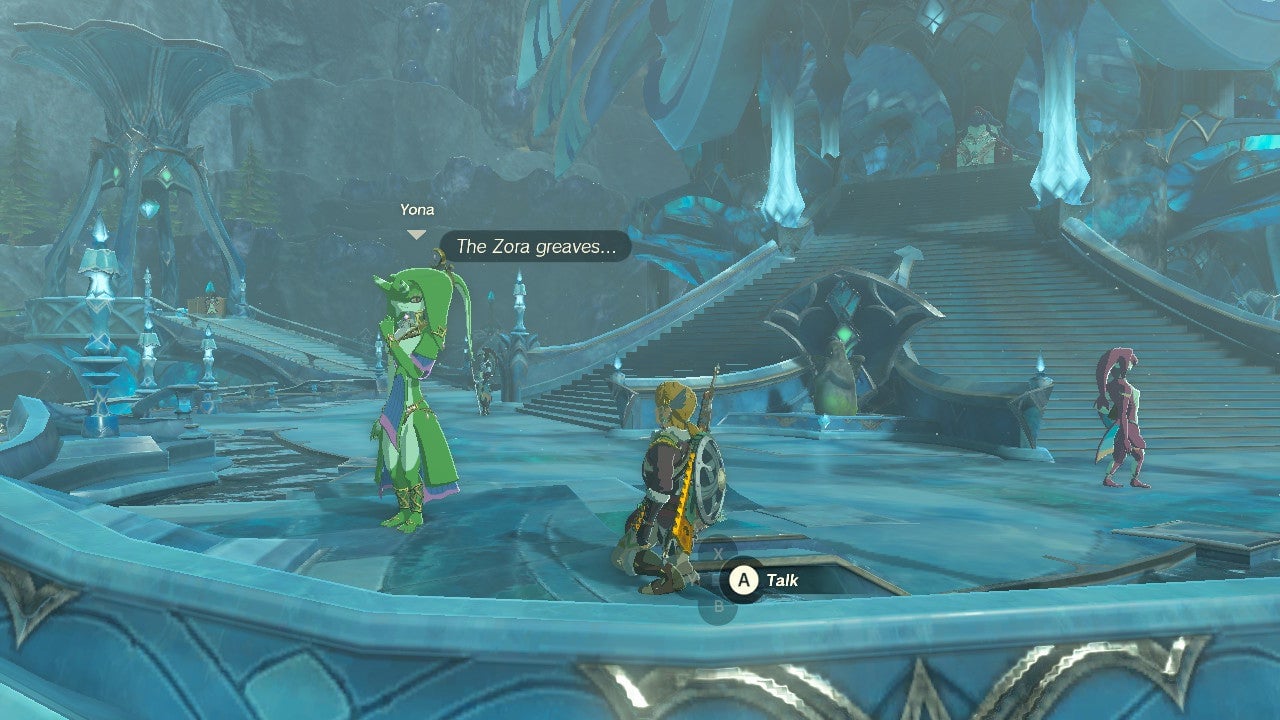Click the X button prompt icon
The width and height of the screenshot is (1280, 720).
pyautogui.click(x=718, y=552)
